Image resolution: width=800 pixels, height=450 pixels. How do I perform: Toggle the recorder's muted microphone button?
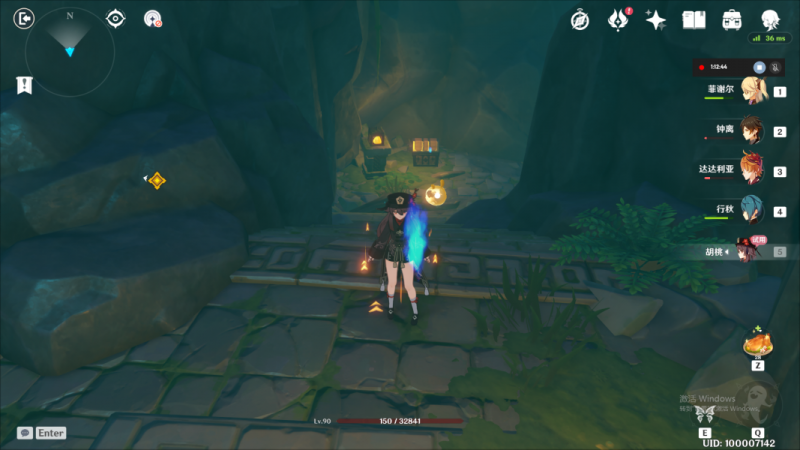(773, 67)
